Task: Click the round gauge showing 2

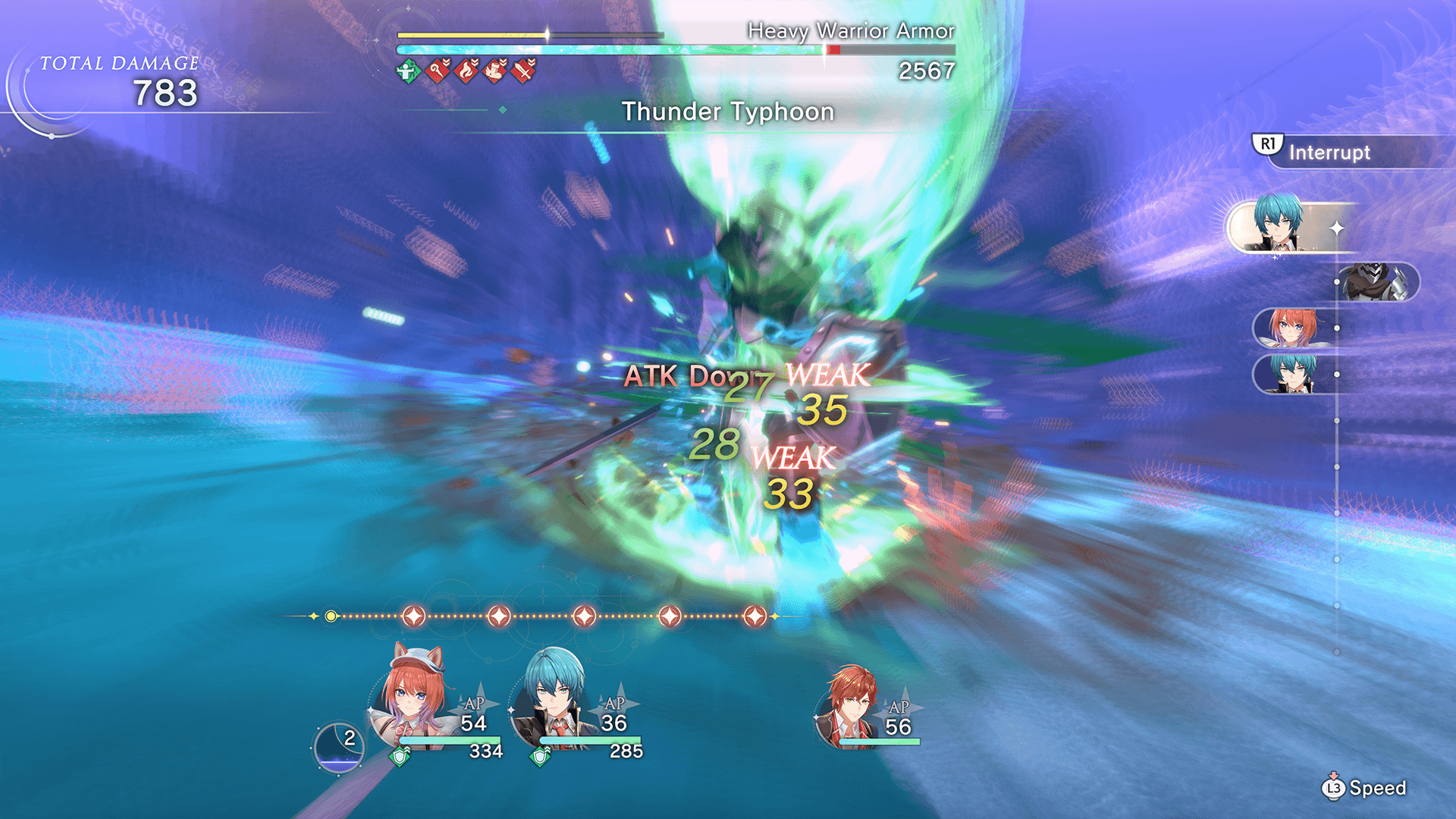Action: [x=339, y=747]
